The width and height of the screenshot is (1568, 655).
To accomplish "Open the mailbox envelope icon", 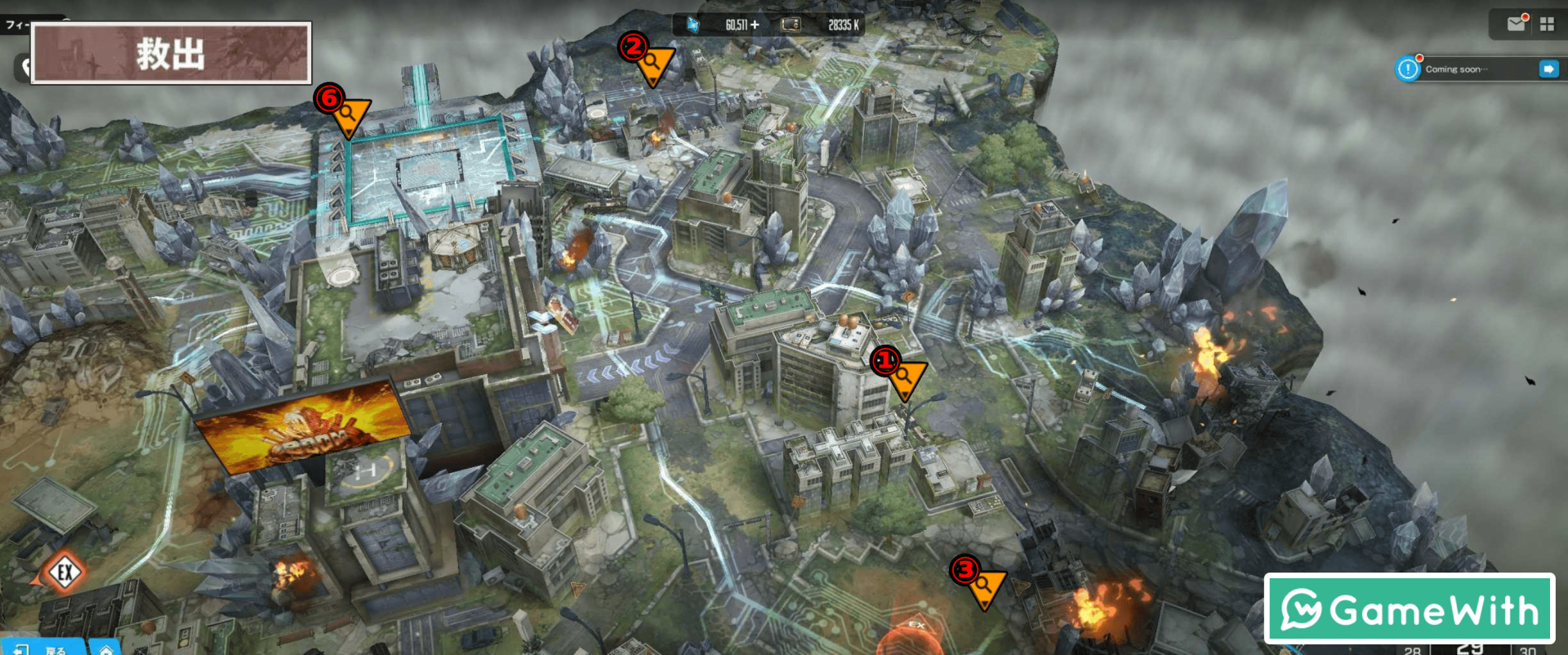I will (1517, 24).
